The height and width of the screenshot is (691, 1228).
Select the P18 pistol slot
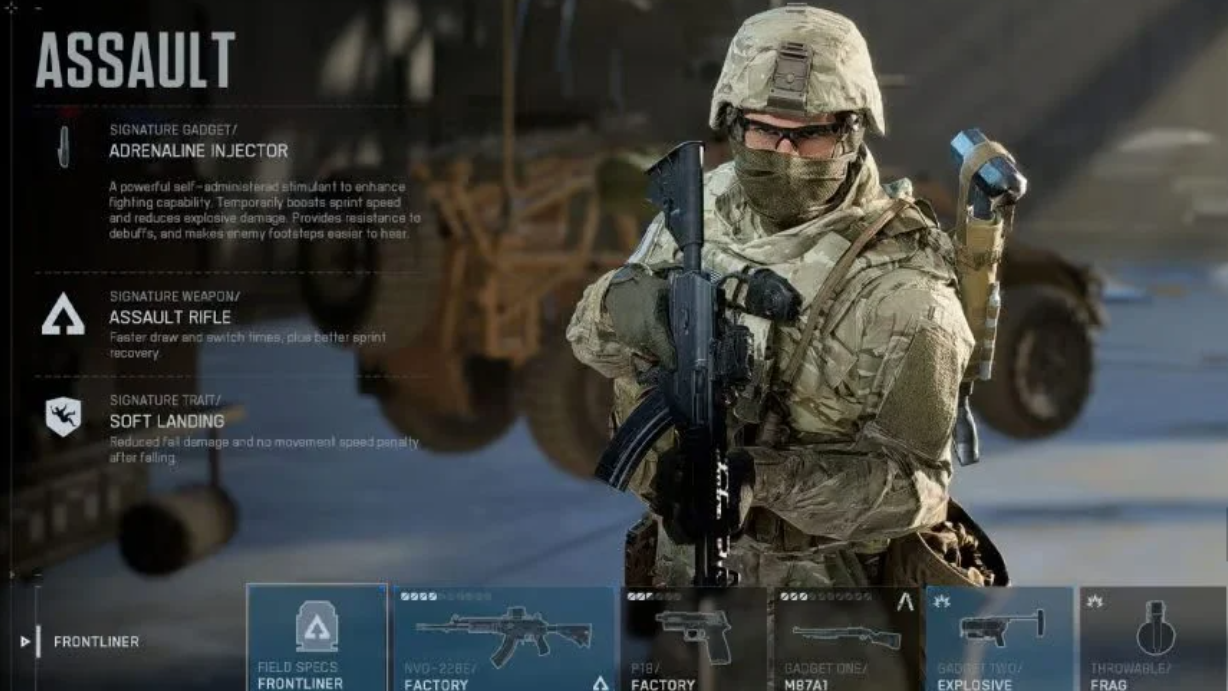pos(695,638)
